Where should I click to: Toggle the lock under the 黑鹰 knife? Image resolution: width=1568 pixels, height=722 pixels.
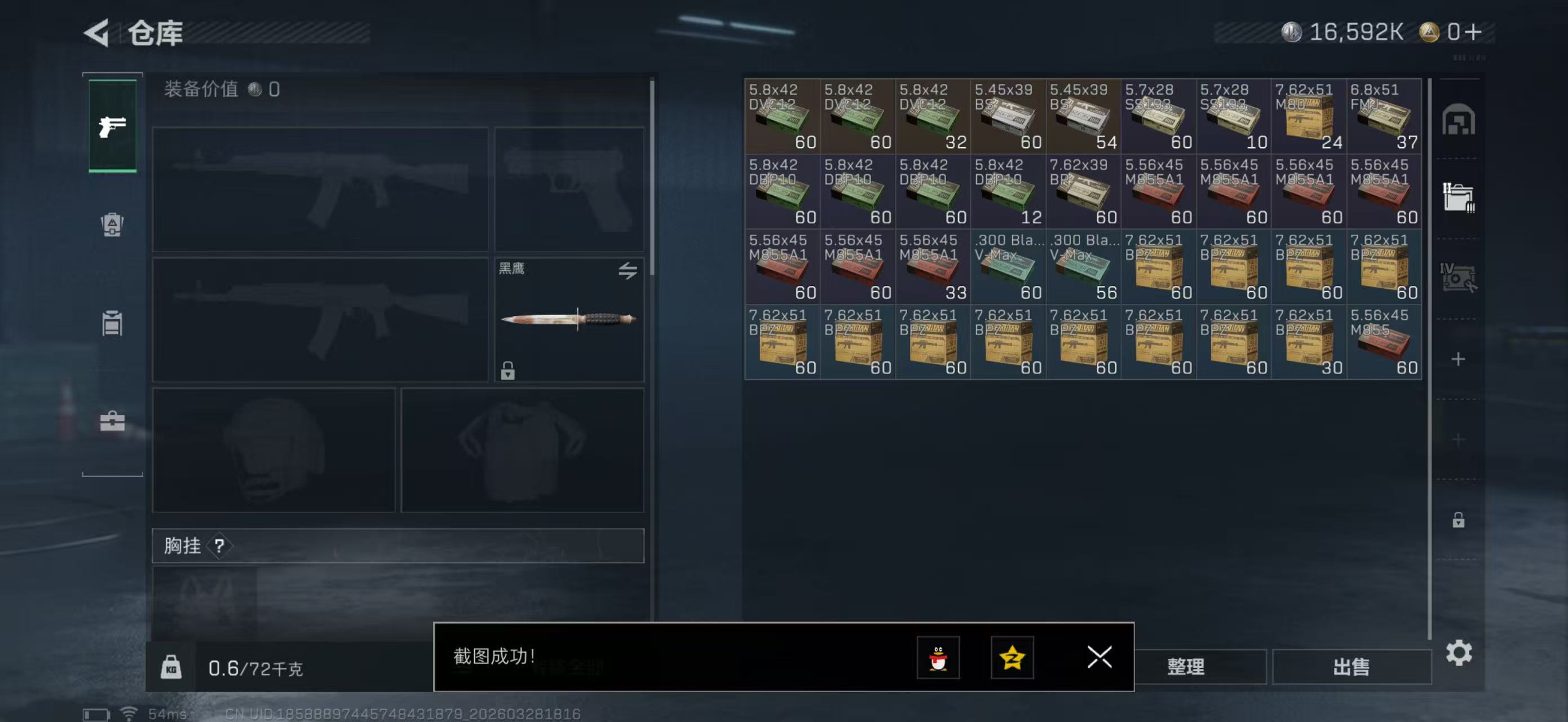pyautogui.click(x=508, y=372)
